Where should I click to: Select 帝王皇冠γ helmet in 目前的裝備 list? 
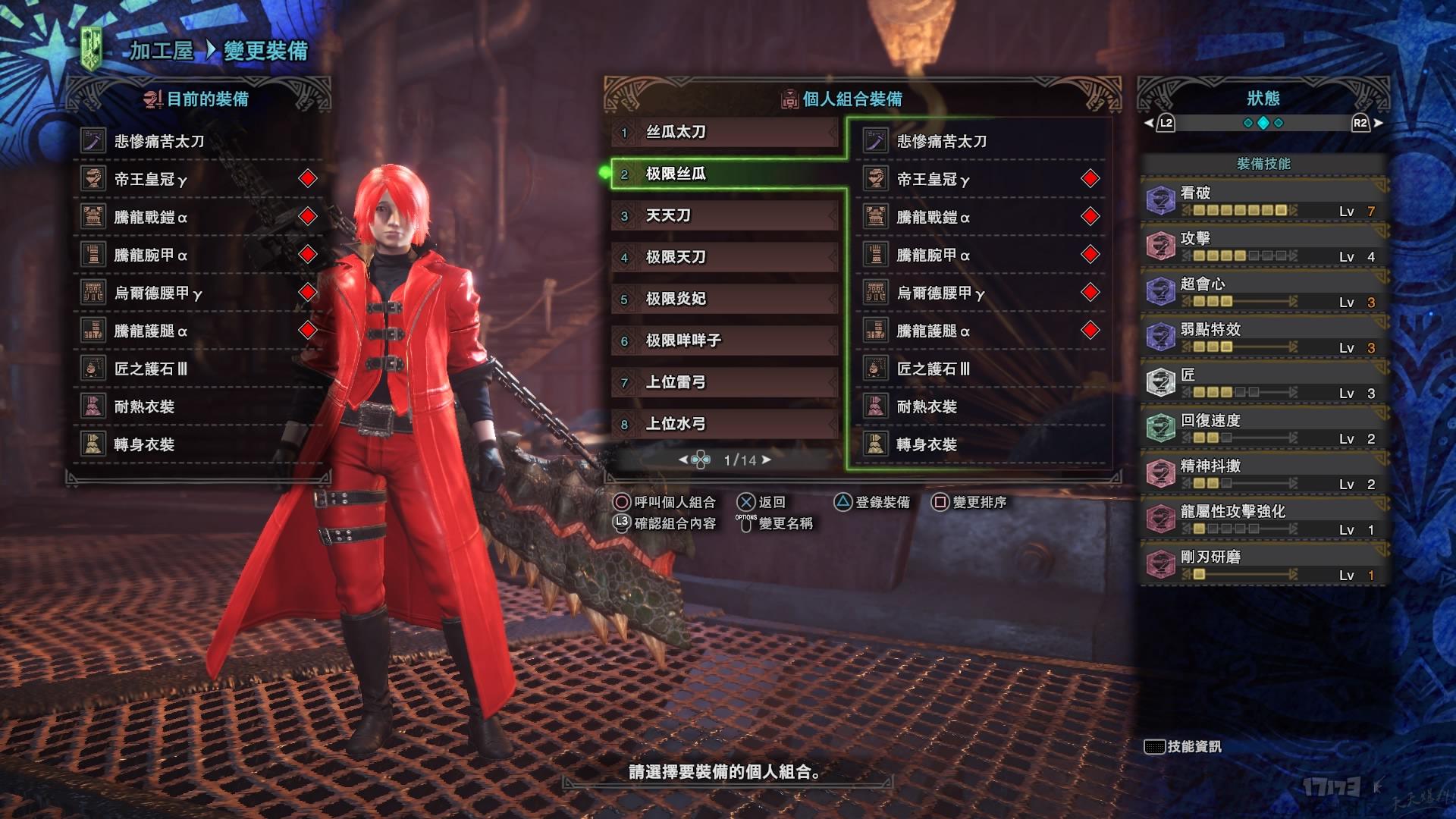coord(197,179)
